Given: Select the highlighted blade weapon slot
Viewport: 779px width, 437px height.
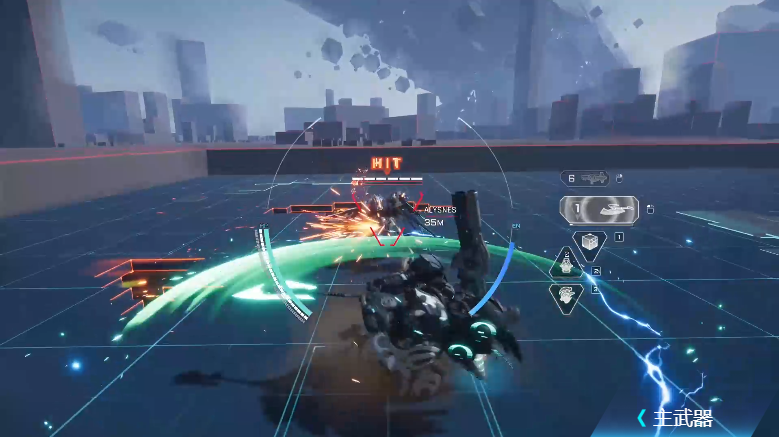Looking at the screenshot, I should point(600,210).
